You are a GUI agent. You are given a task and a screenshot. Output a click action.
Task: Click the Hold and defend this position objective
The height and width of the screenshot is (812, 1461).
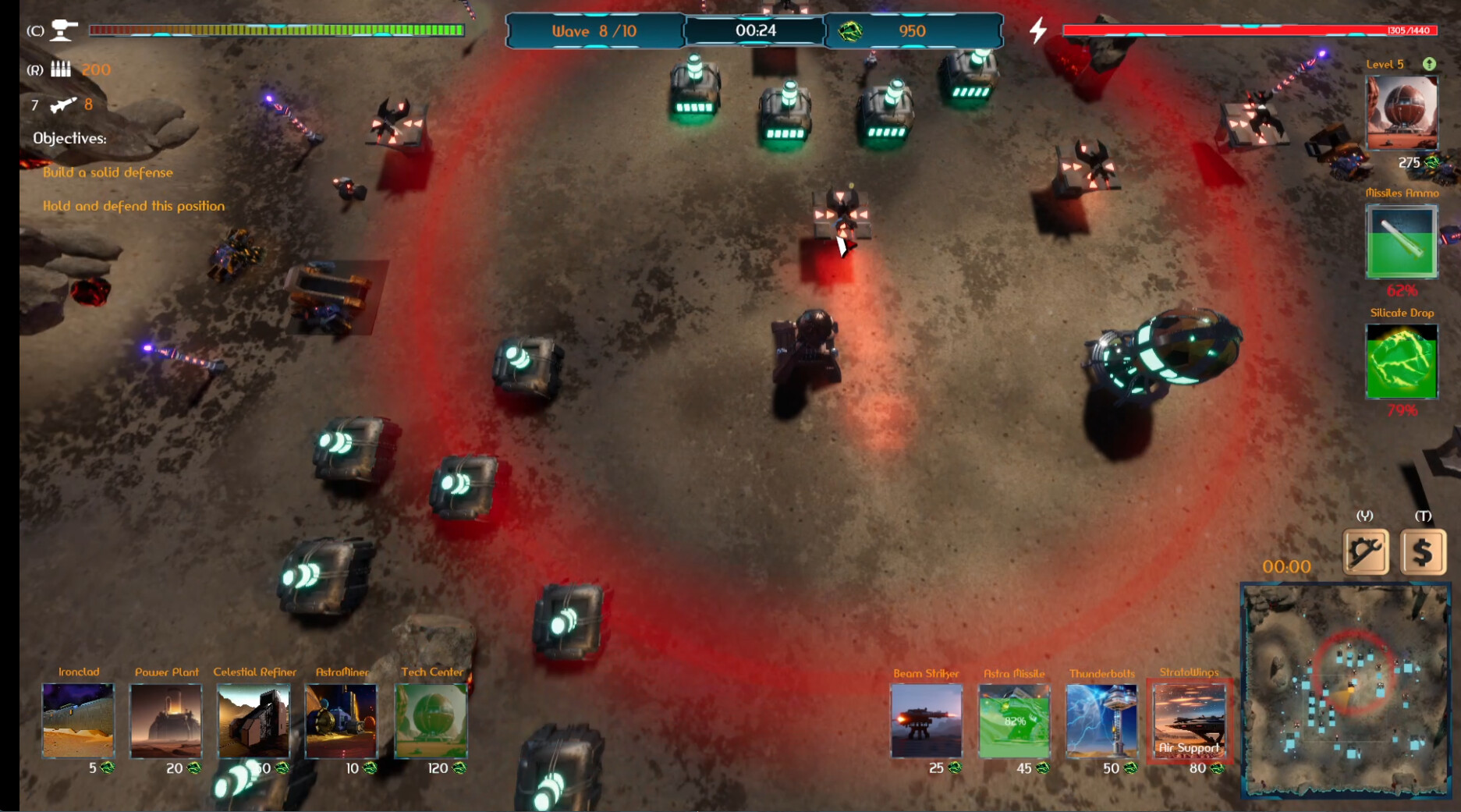[133, 206]
